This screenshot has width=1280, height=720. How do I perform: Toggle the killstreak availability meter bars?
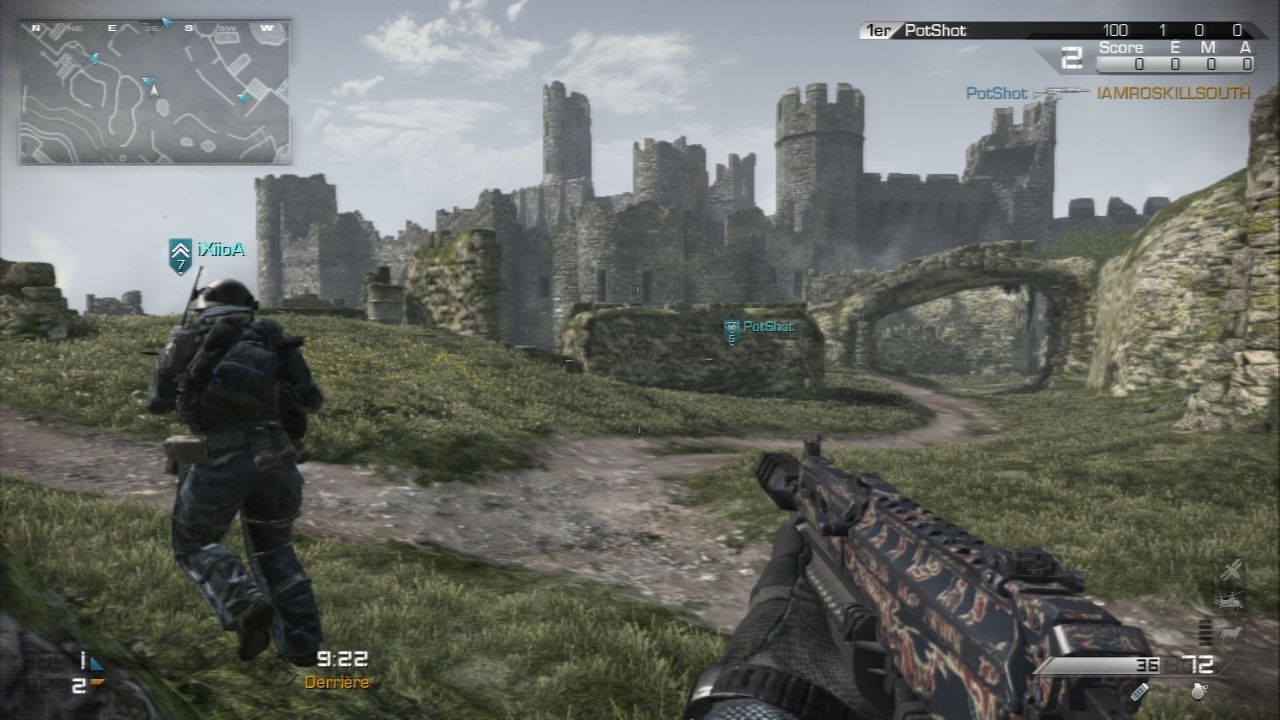click(x=1205, y=633)
